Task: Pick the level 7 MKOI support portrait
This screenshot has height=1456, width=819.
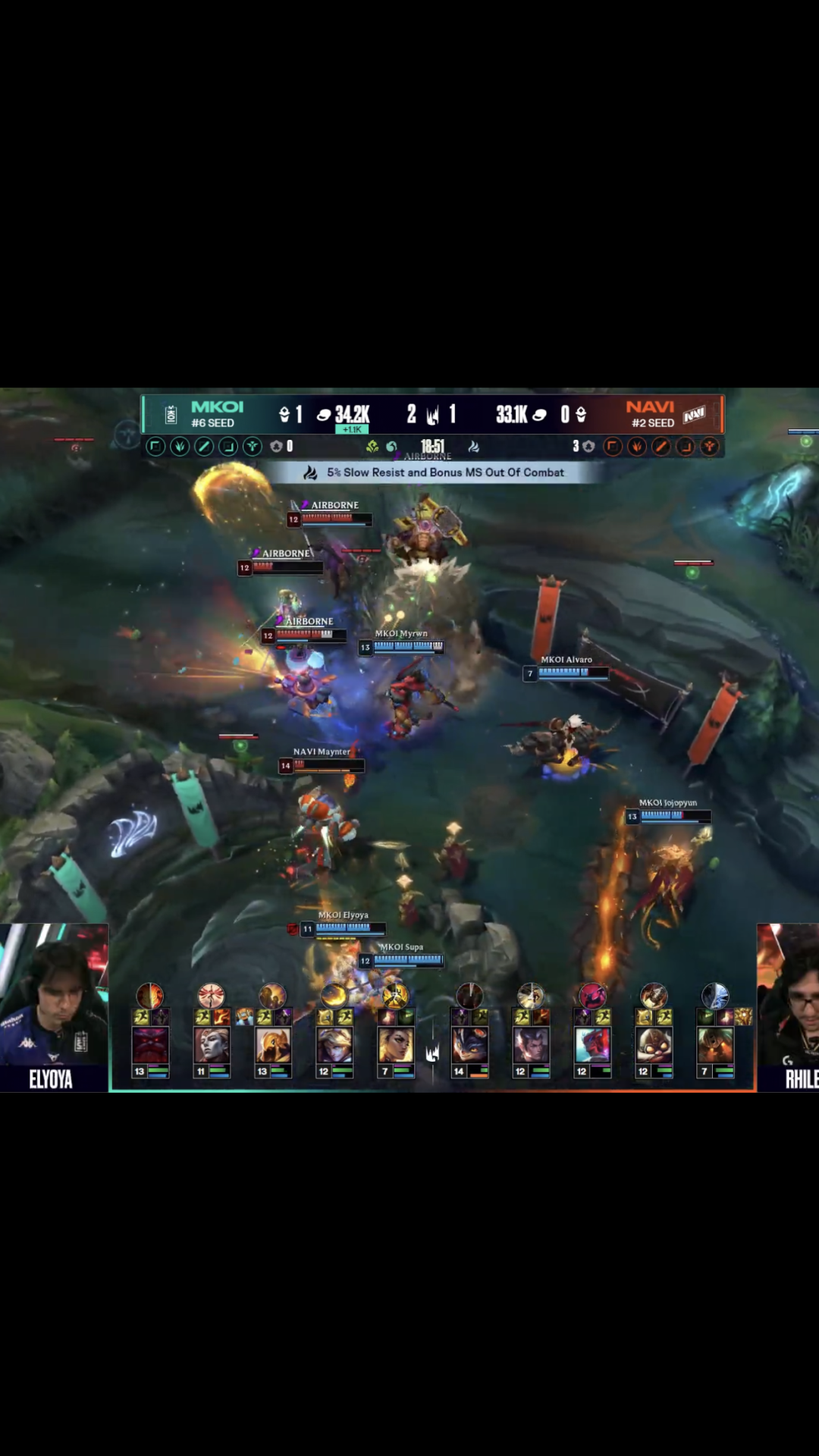Action: tap(396, 1045)
